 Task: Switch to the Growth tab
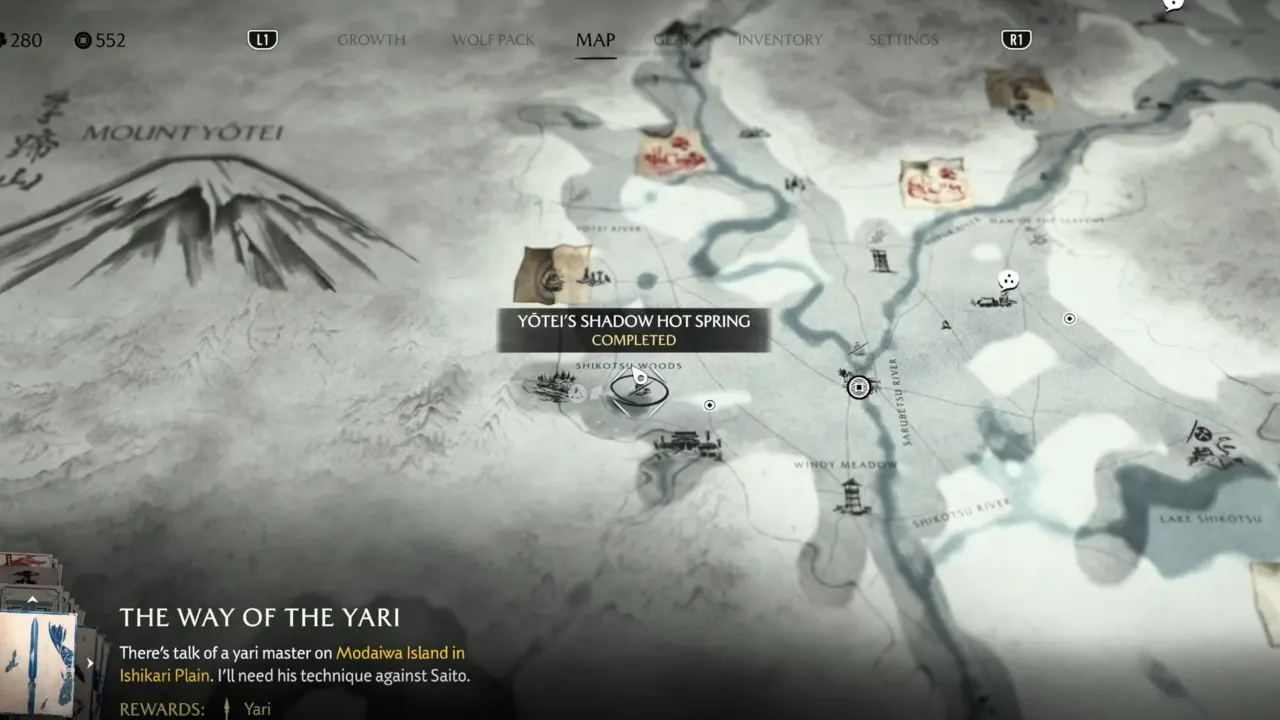pos(371,40)
